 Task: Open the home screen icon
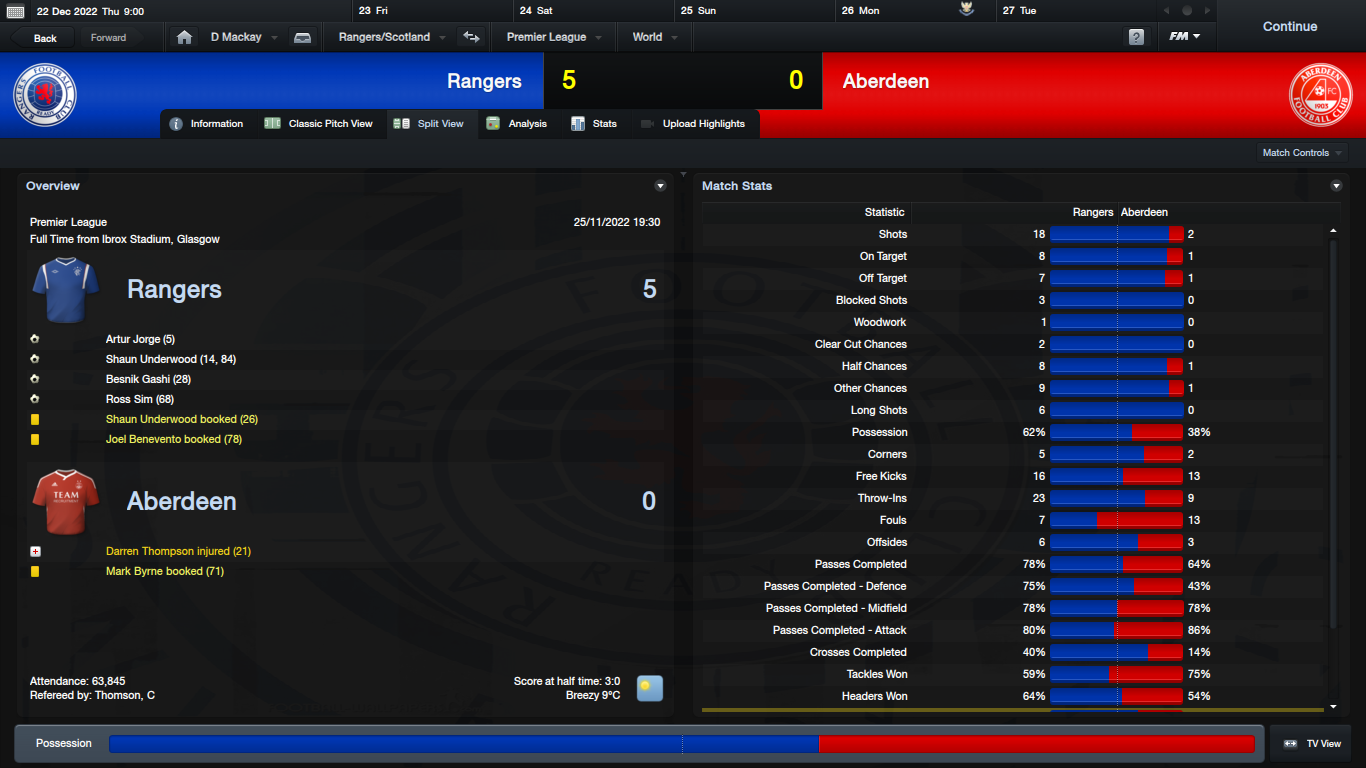coord(184,37)
